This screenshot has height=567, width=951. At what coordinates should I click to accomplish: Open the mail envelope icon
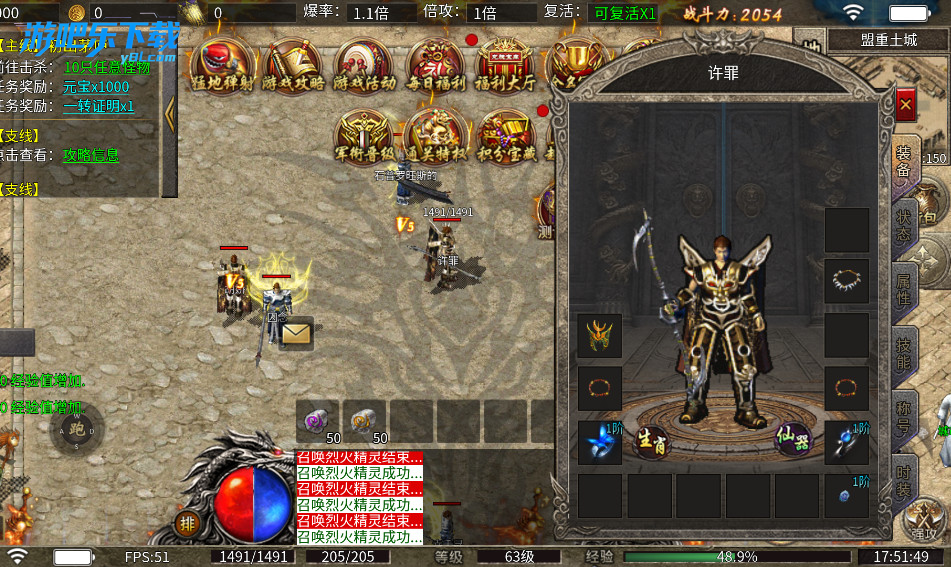click(296, 332)
